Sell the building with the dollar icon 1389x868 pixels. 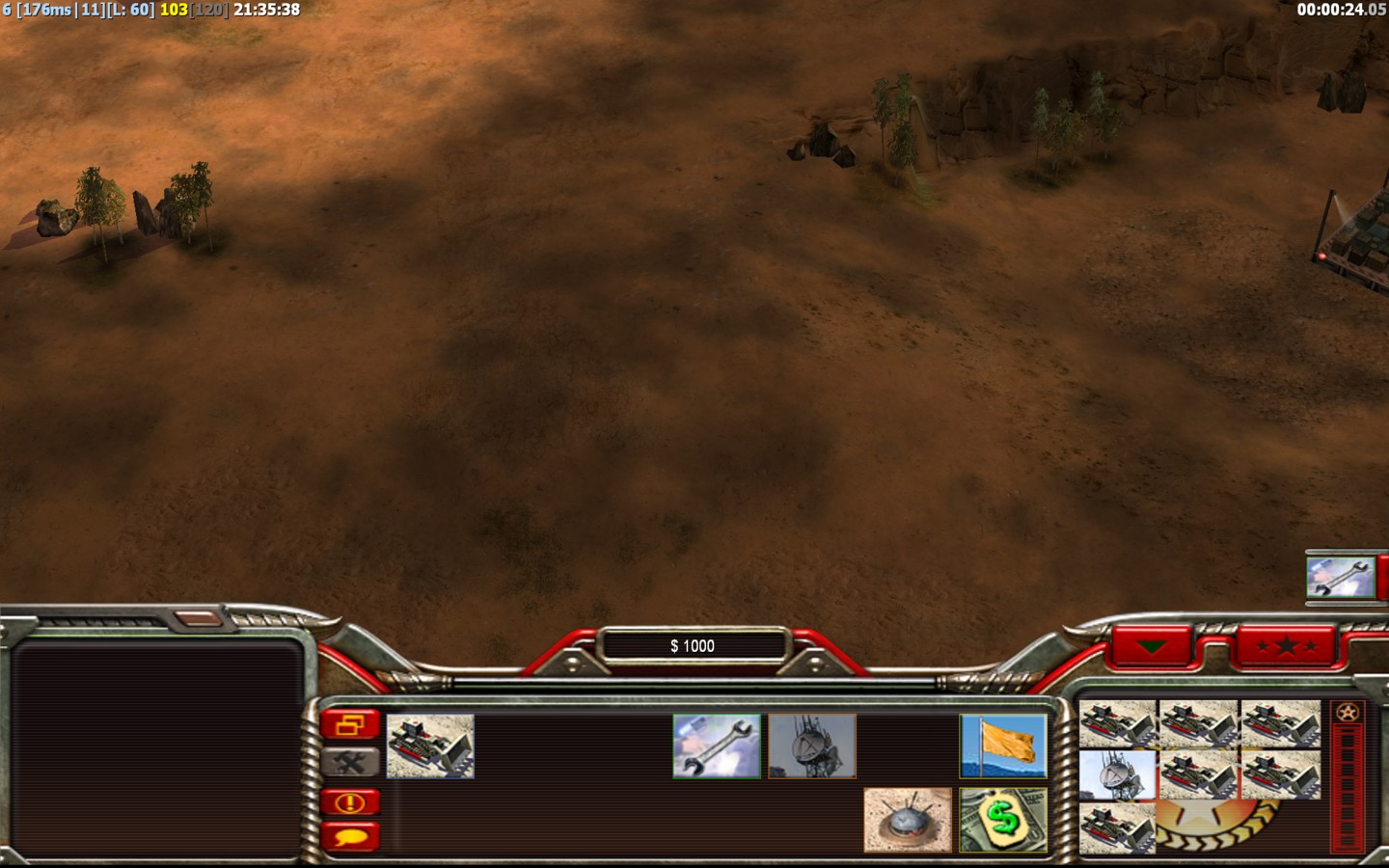click(1003, 820)
